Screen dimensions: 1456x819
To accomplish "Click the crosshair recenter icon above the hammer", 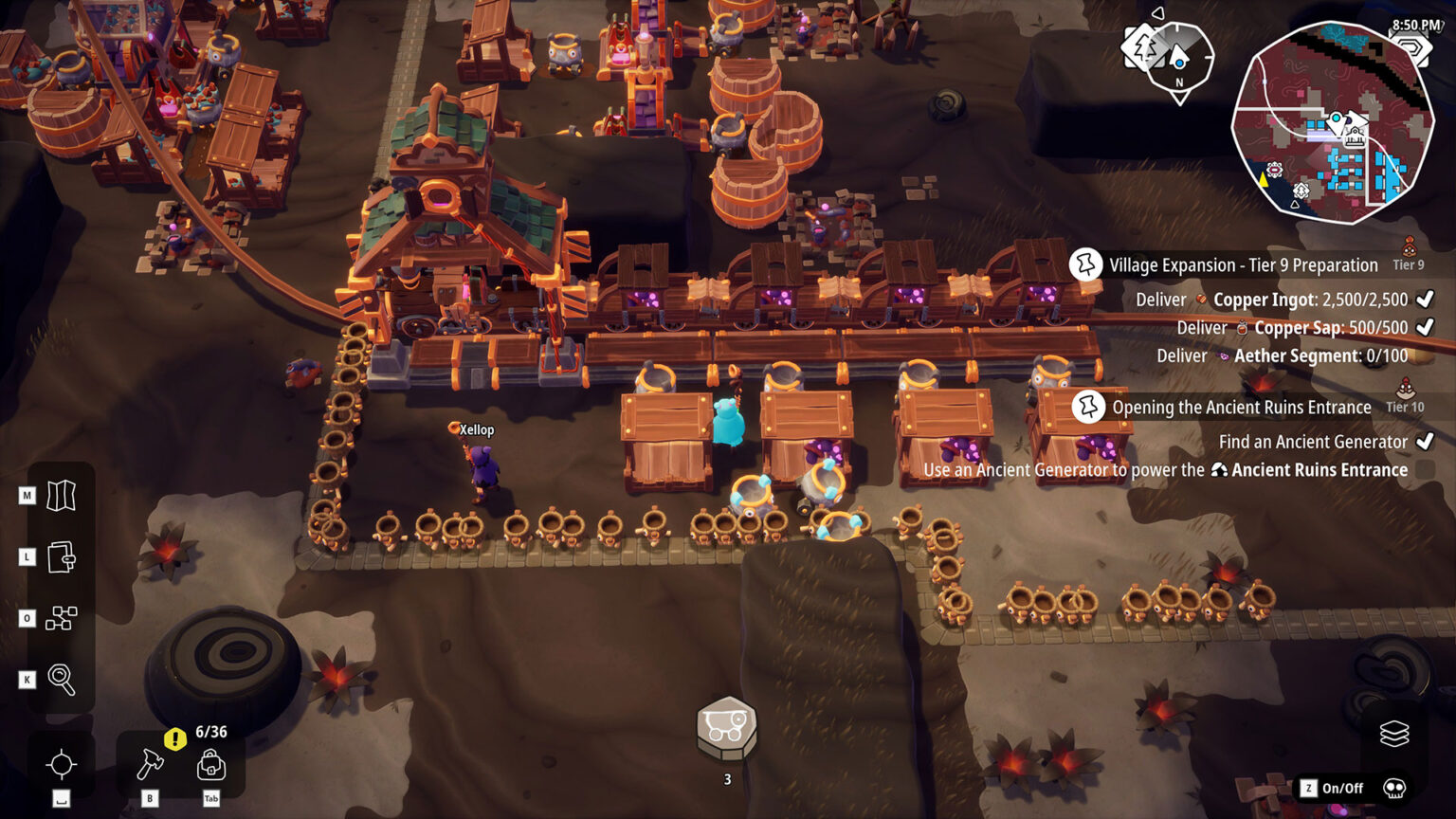I will (x=62, y=764).
